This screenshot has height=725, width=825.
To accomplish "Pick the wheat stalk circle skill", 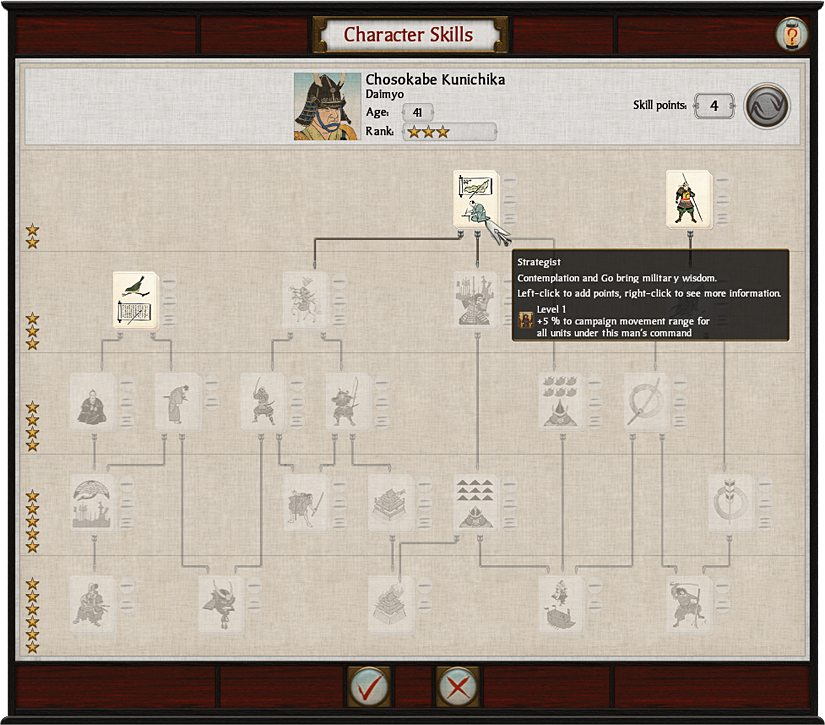I will point(730,502).
